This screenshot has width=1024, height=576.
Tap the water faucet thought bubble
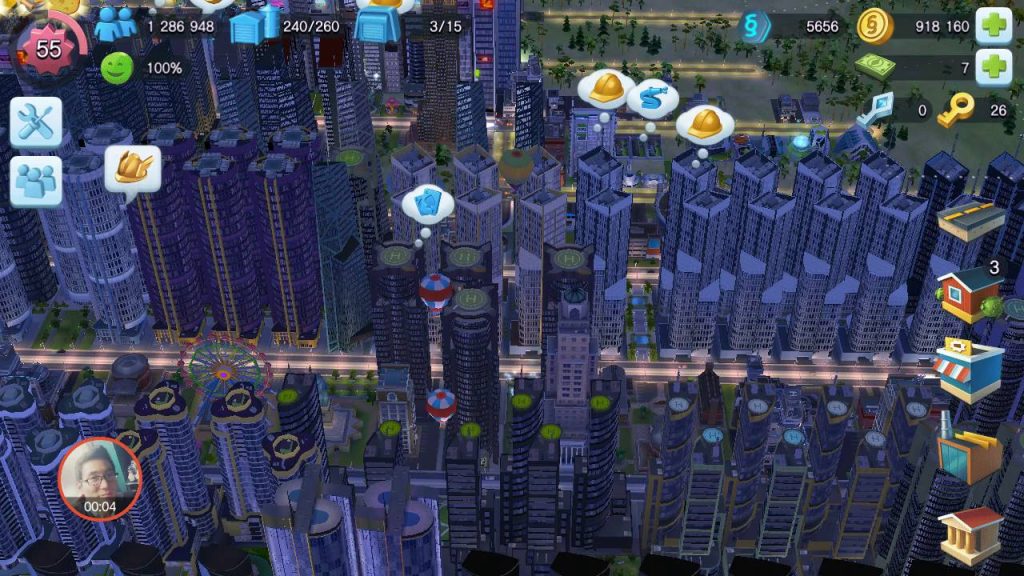point(652,99)
